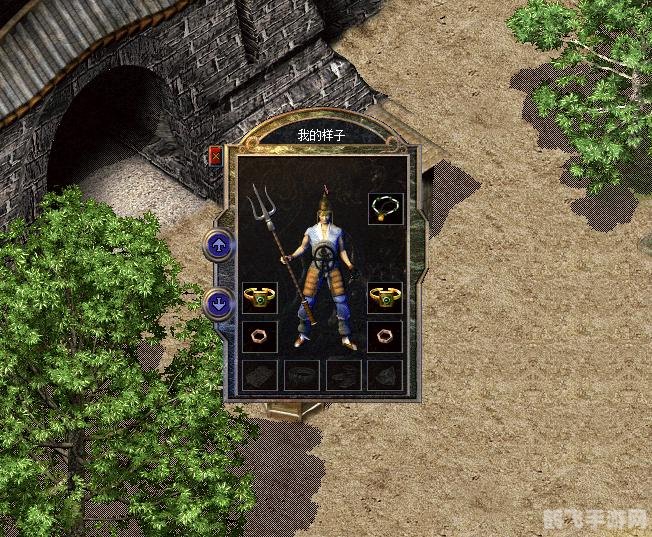Click the down arrow page button
This screenshot has height=537, width=652.
(x=218, y=304)
